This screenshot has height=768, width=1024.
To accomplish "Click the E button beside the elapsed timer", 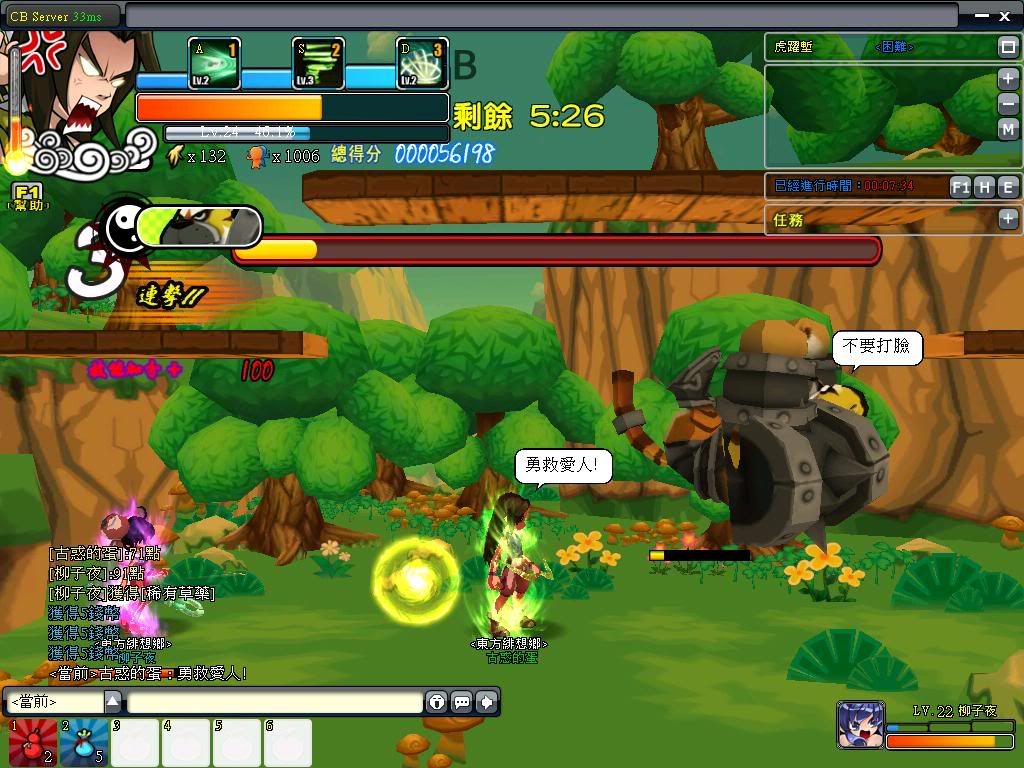I will point(1007,187).
